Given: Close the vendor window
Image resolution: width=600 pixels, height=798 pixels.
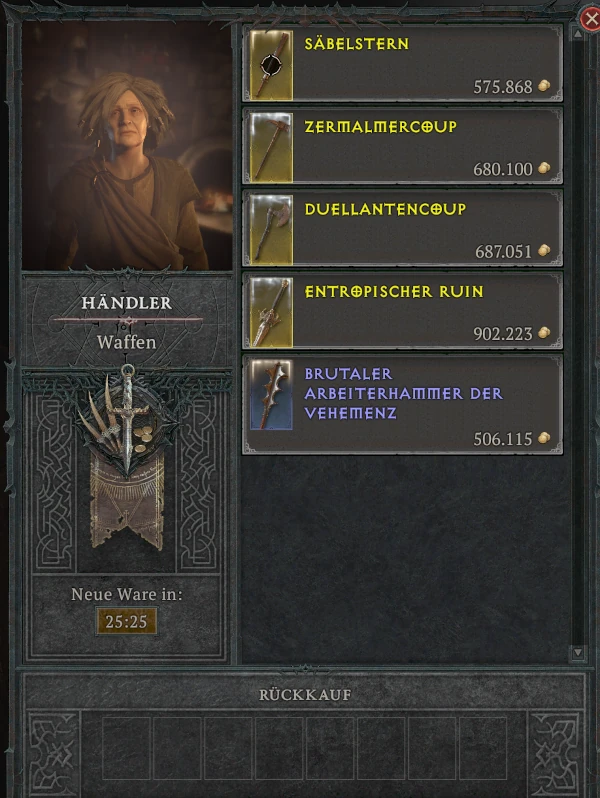Looking at the screenshot, I should tap(590, 18).
